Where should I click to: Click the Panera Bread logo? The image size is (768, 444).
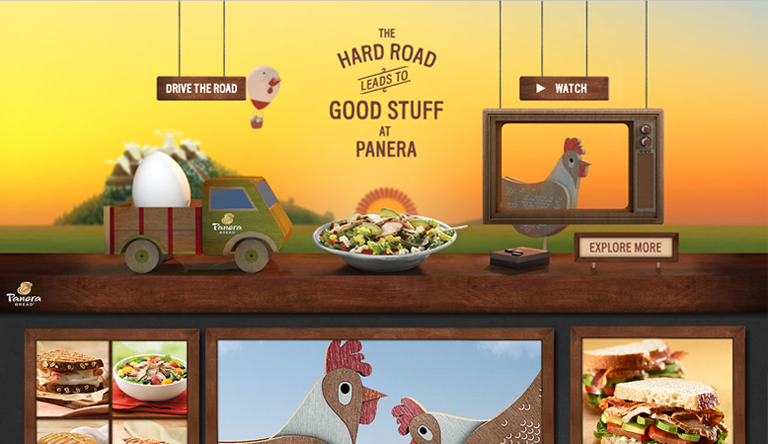pos(24,293)
